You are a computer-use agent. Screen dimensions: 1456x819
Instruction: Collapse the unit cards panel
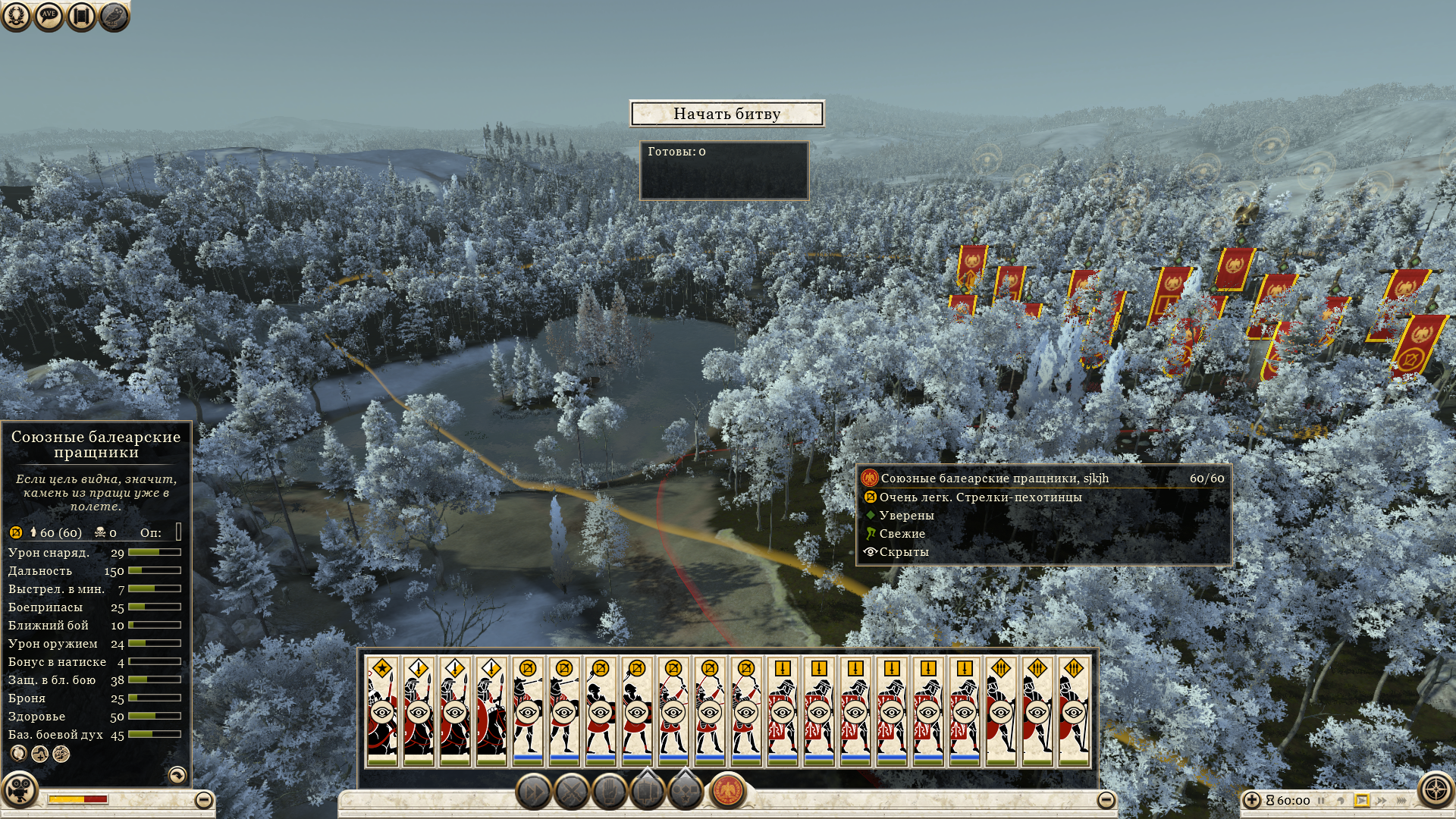[x=1106, y=799]
